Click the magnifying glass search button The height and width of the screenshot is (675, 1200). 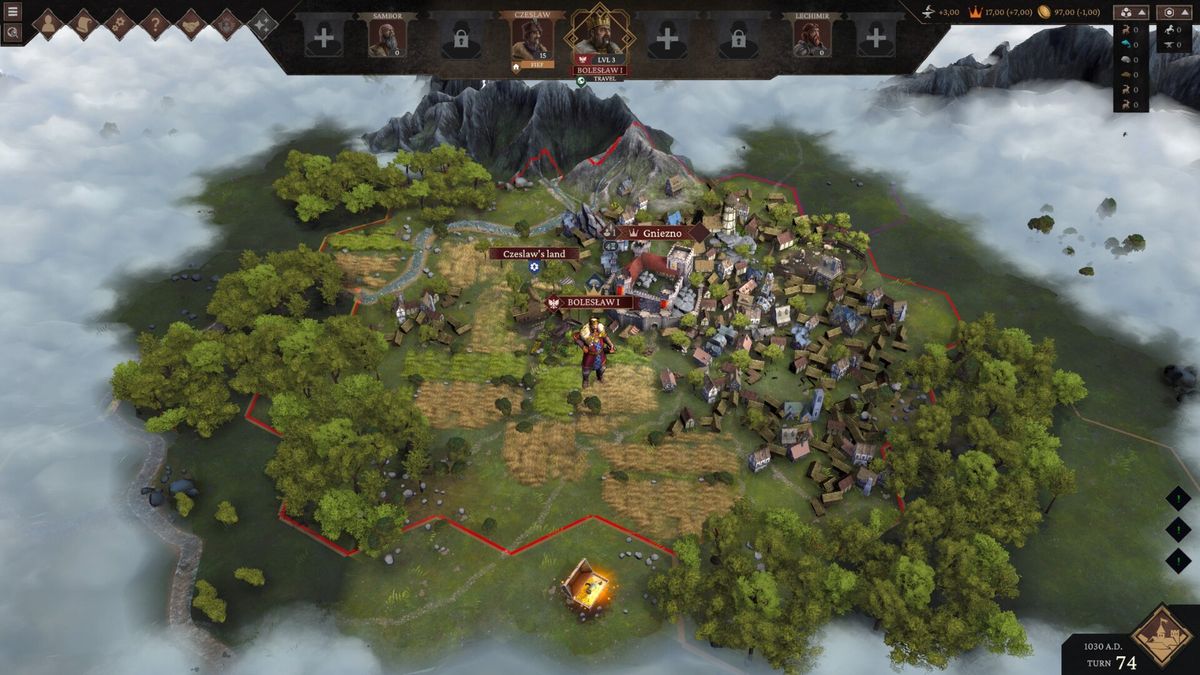click(x=13, y=32)
